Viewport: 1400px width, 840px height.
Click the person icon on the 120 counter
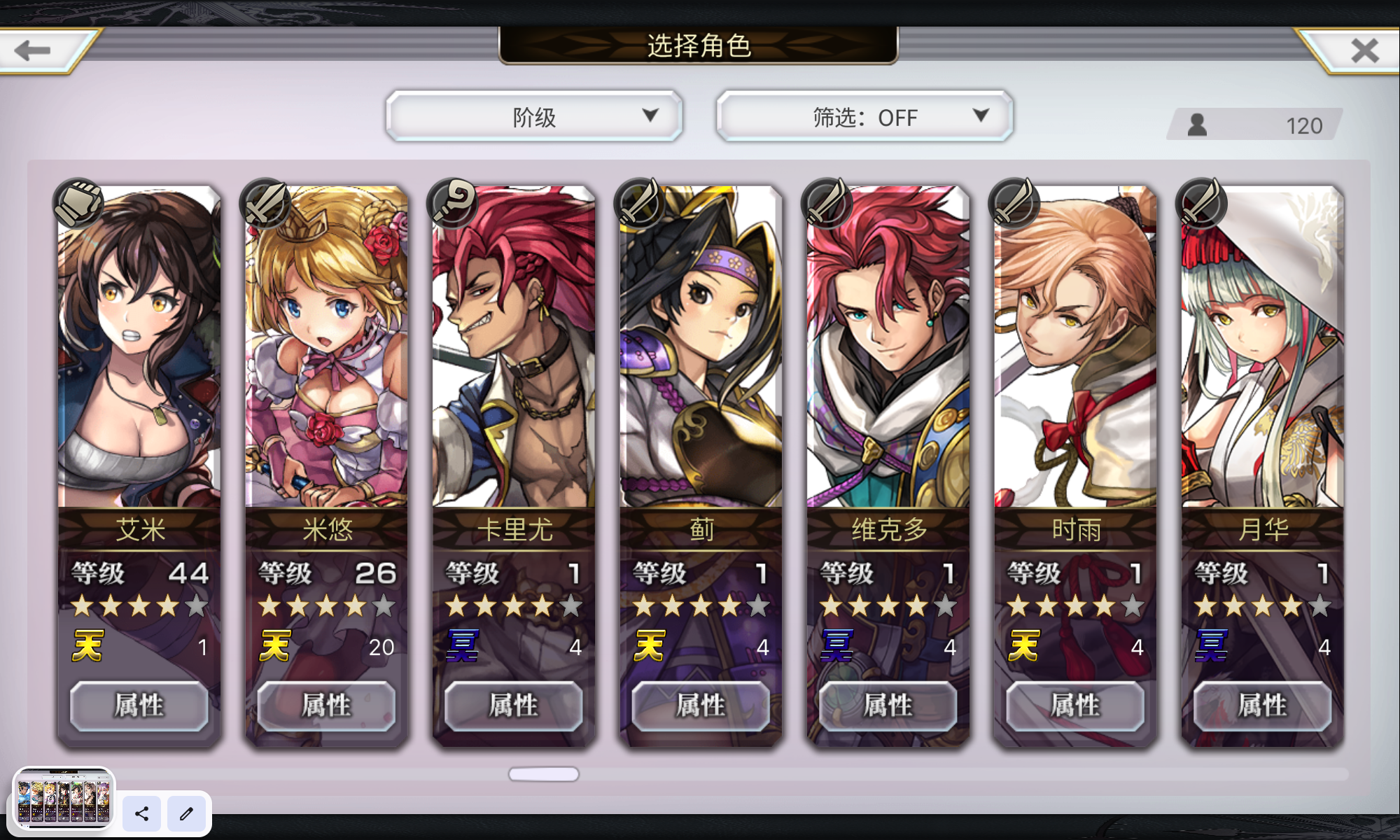click(1198, 125)
